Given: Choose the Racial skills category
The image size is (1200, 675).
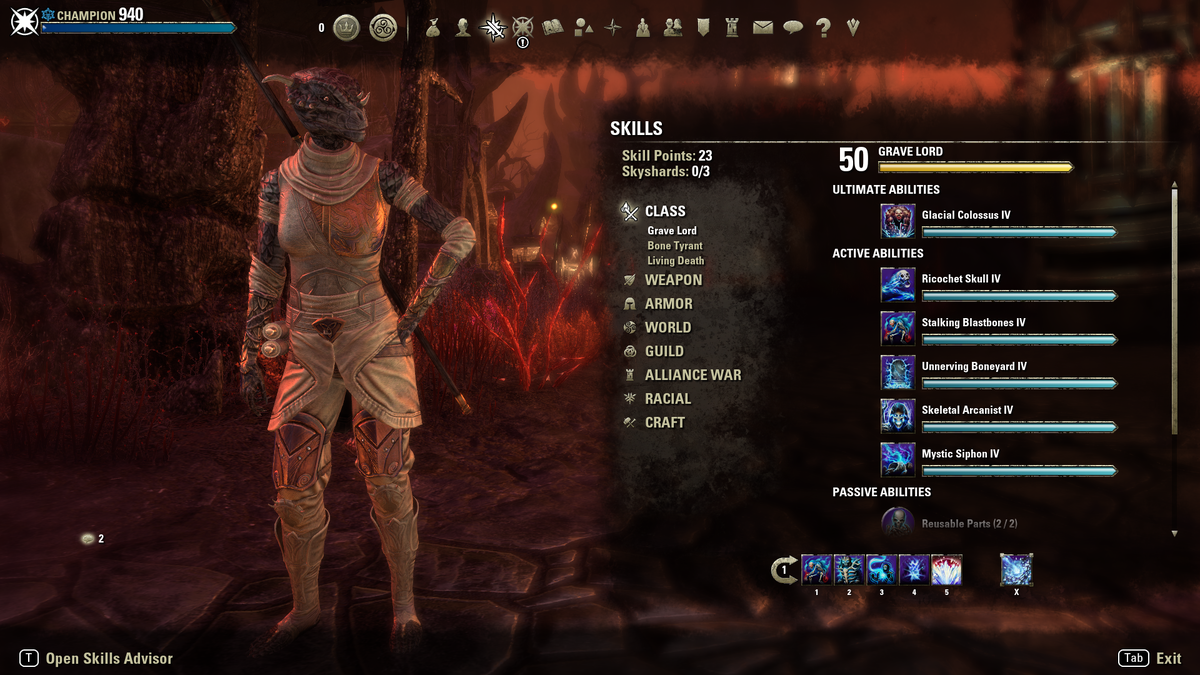Looking at the screenshot, I should [667, 398].
